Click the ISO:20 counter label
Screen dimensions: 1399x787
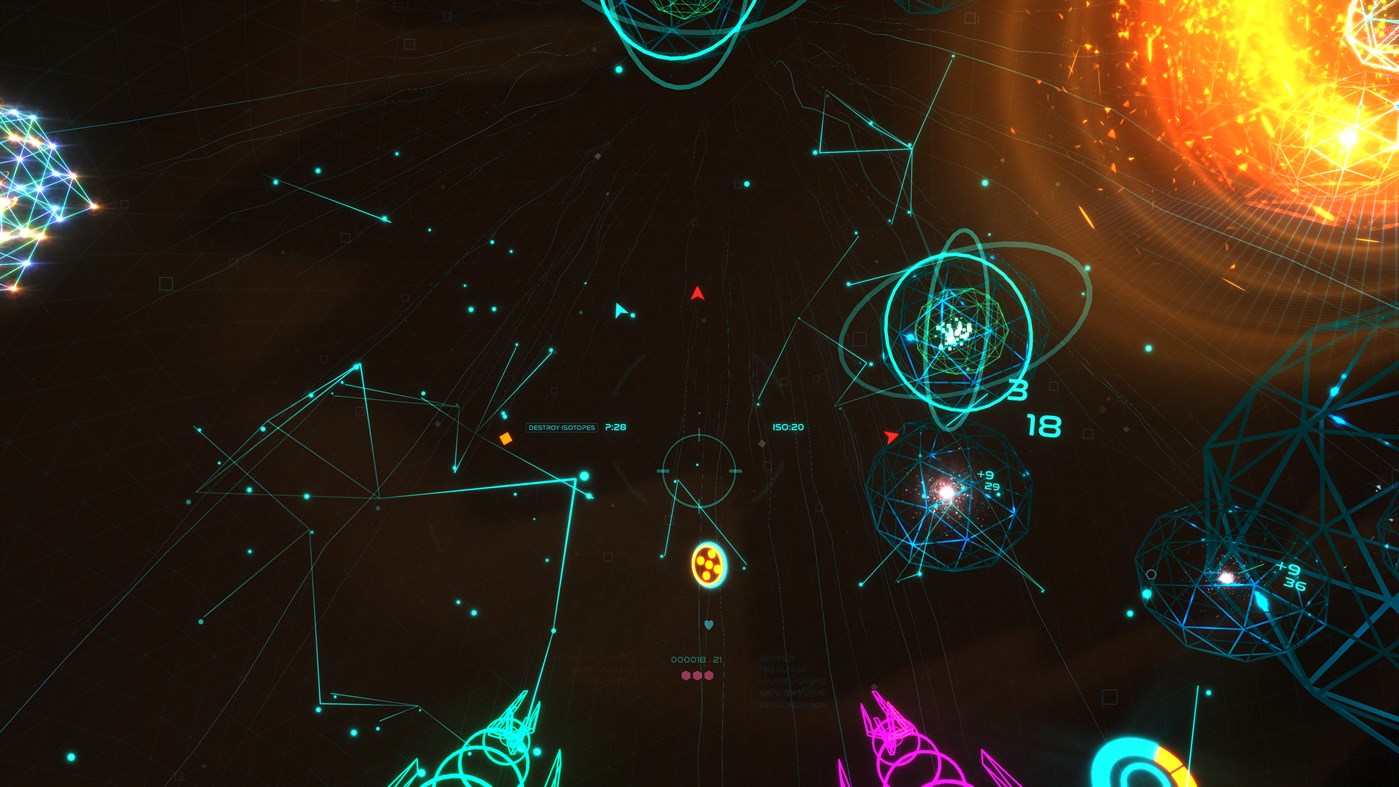point(789,426)
